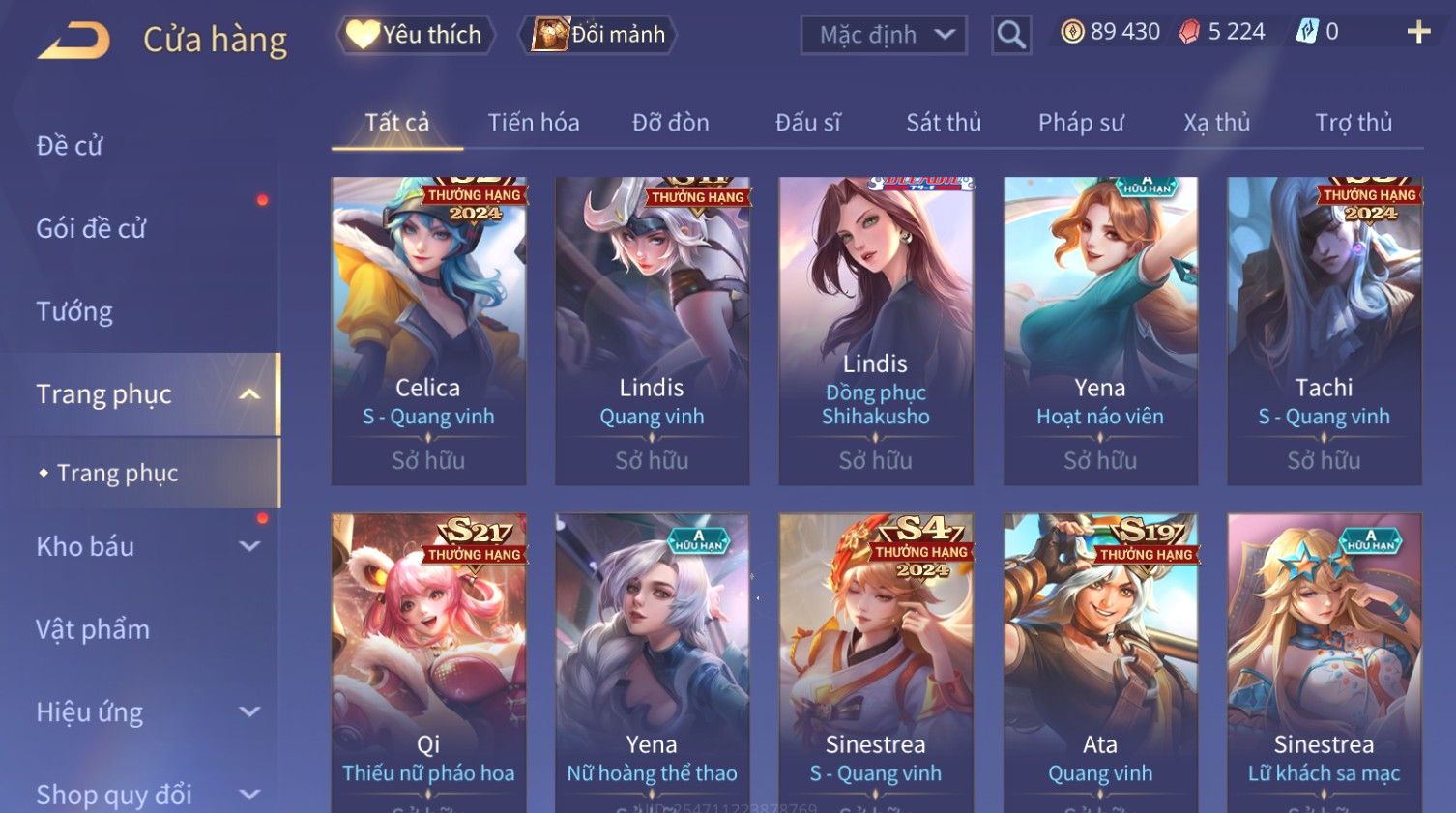The height and width of the screenshot is (813, 1456).
Task: Open the Đề cử menu
Action: [x=70, y=146]
